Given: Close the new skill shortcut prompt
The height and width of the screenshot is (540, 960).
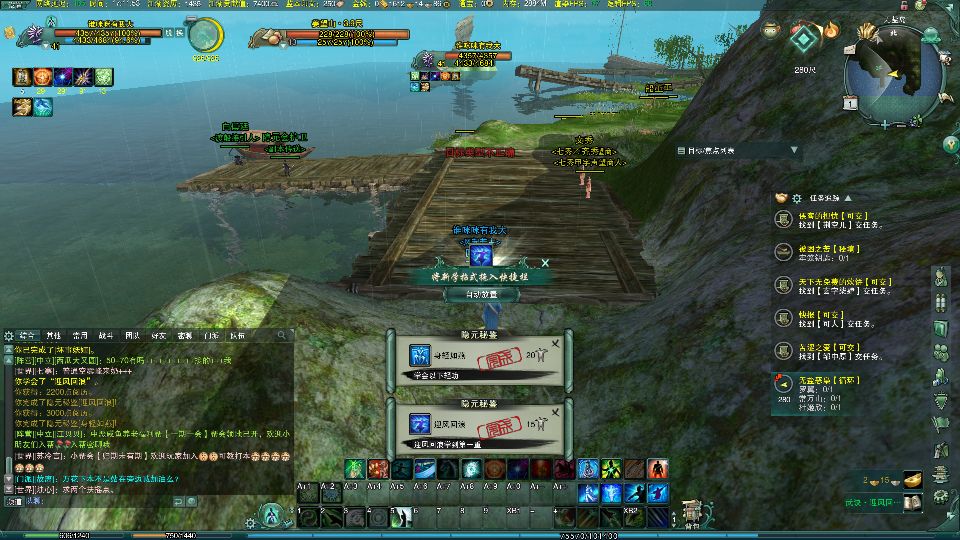Looking at the screenshot, I should tap(546, 262).
